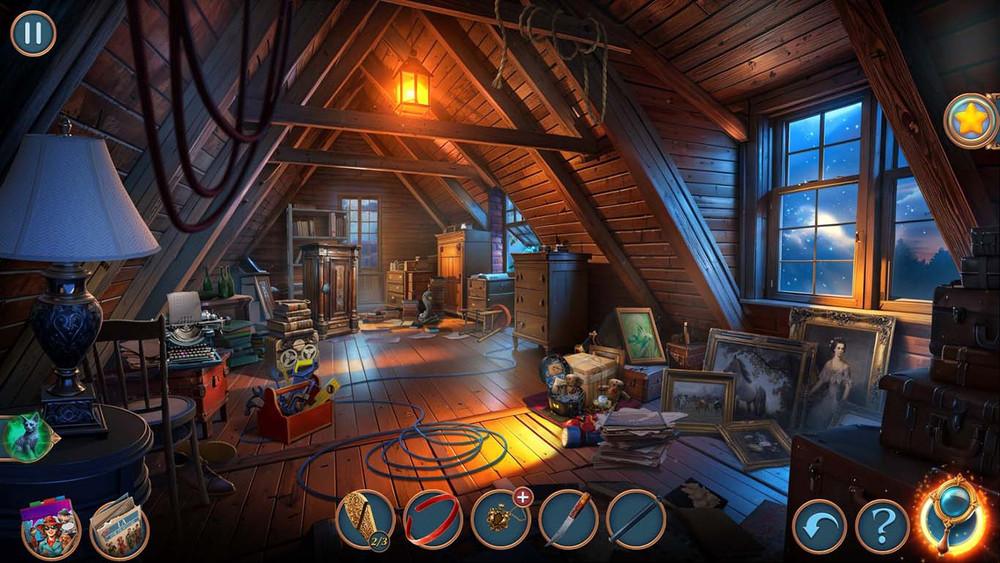
Task: Click the red plus badge on the brooch
Action: 522,497
